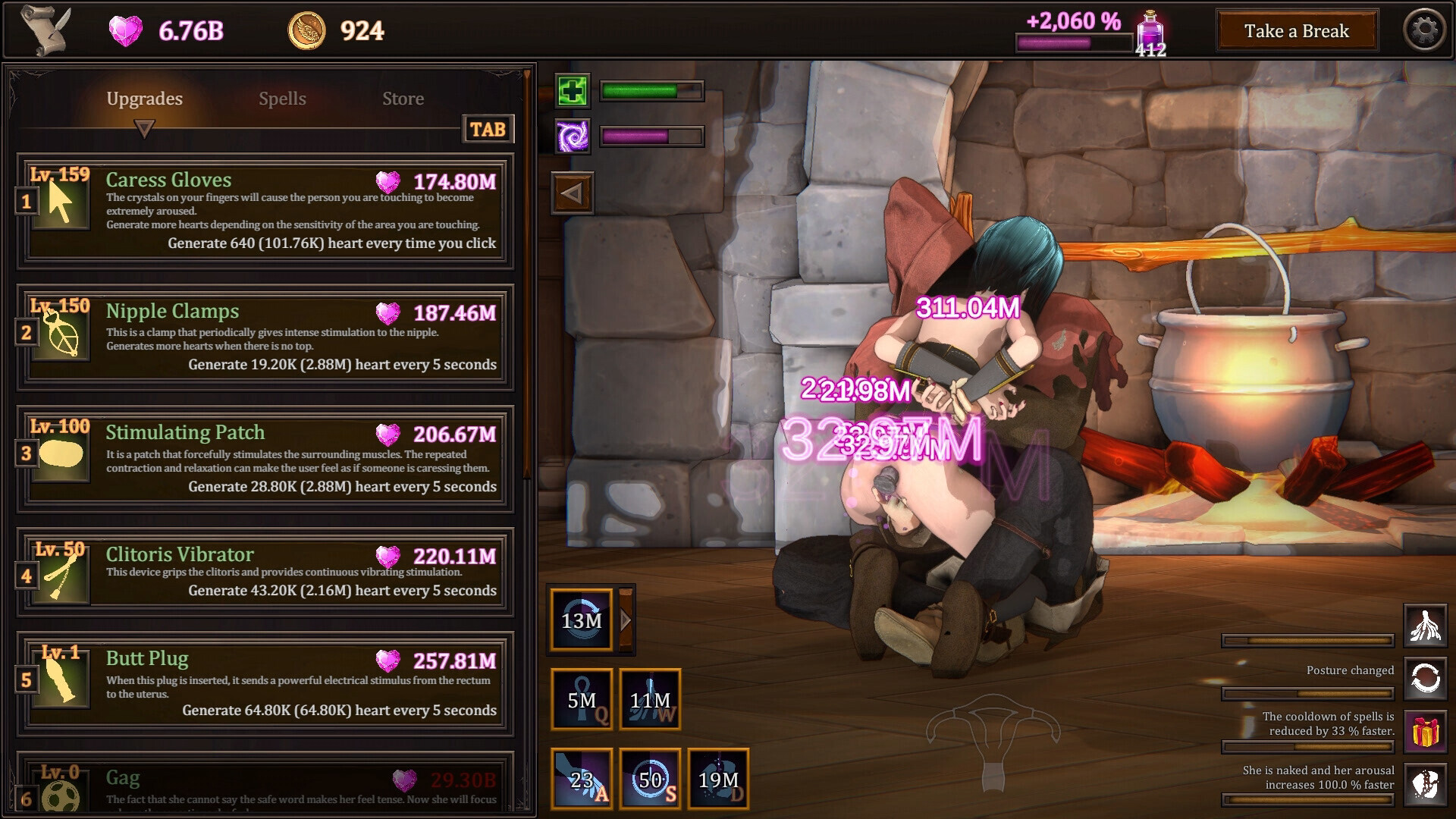Select the Upgrades tab

tap(144, 99)
